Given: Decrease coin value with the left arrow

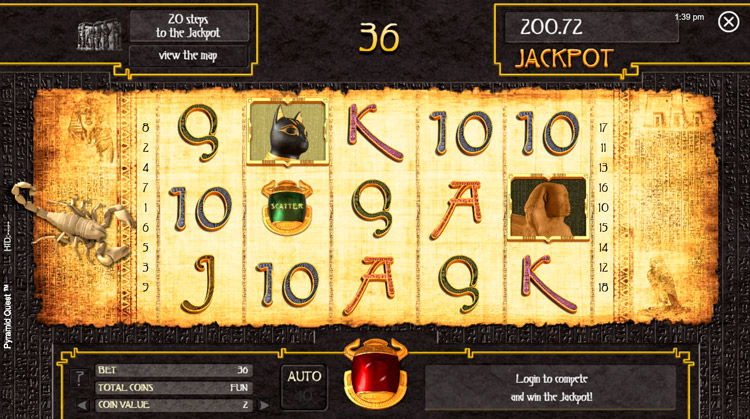Looking at the screenshot, I should point(82,404).
